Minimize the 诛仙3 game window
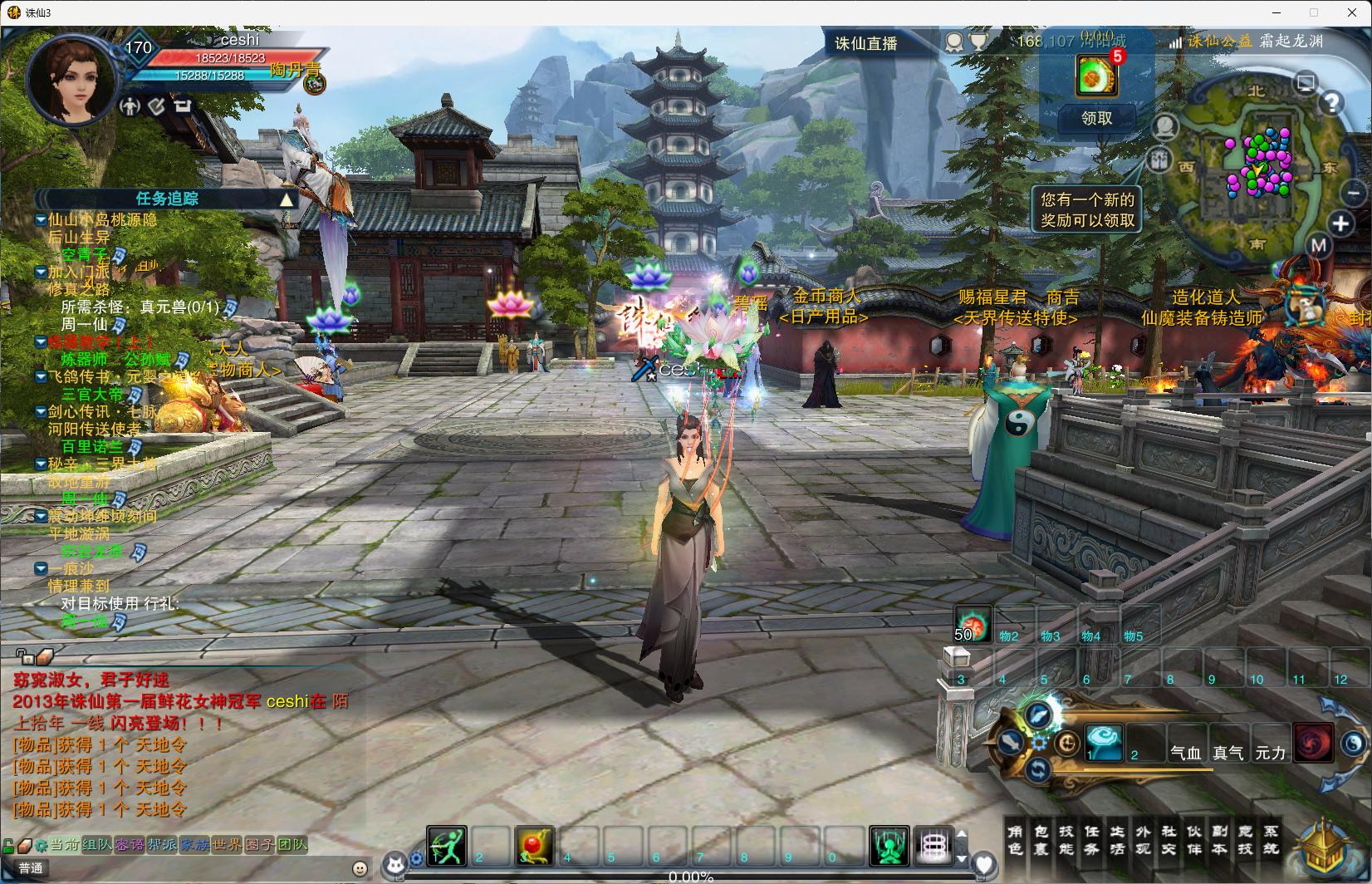 [1275, 12]
